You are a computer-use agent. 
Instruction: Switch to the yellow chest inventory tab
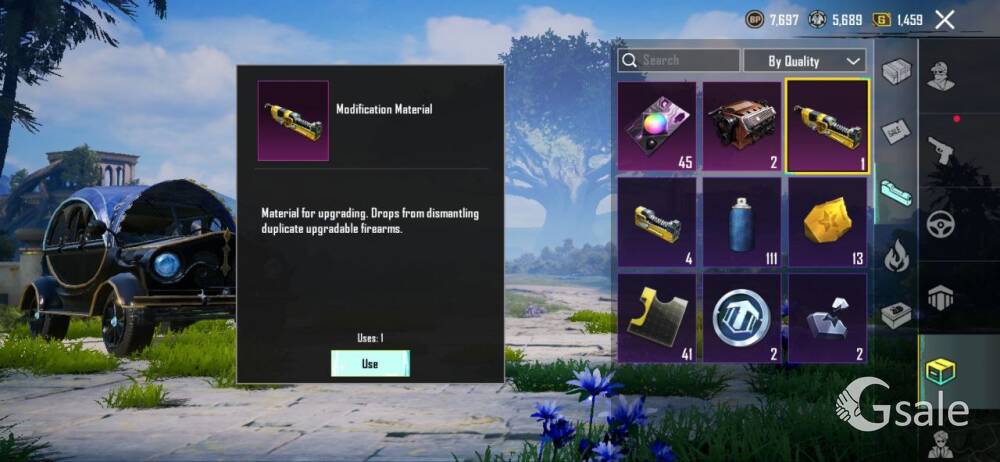(941, 370)
